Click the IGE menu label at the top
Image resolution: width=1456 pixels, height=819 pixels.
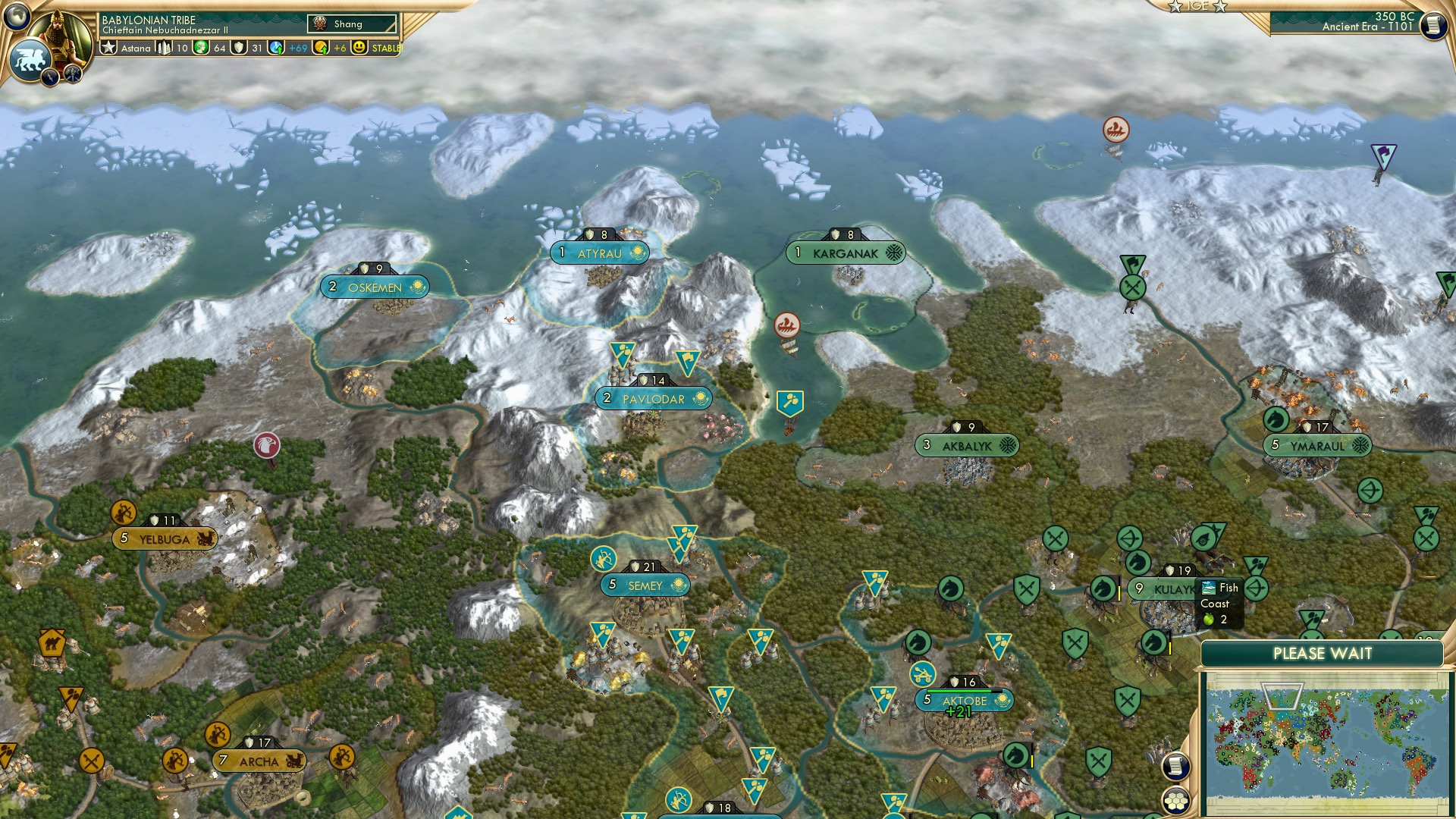(x=1197, y=7)
